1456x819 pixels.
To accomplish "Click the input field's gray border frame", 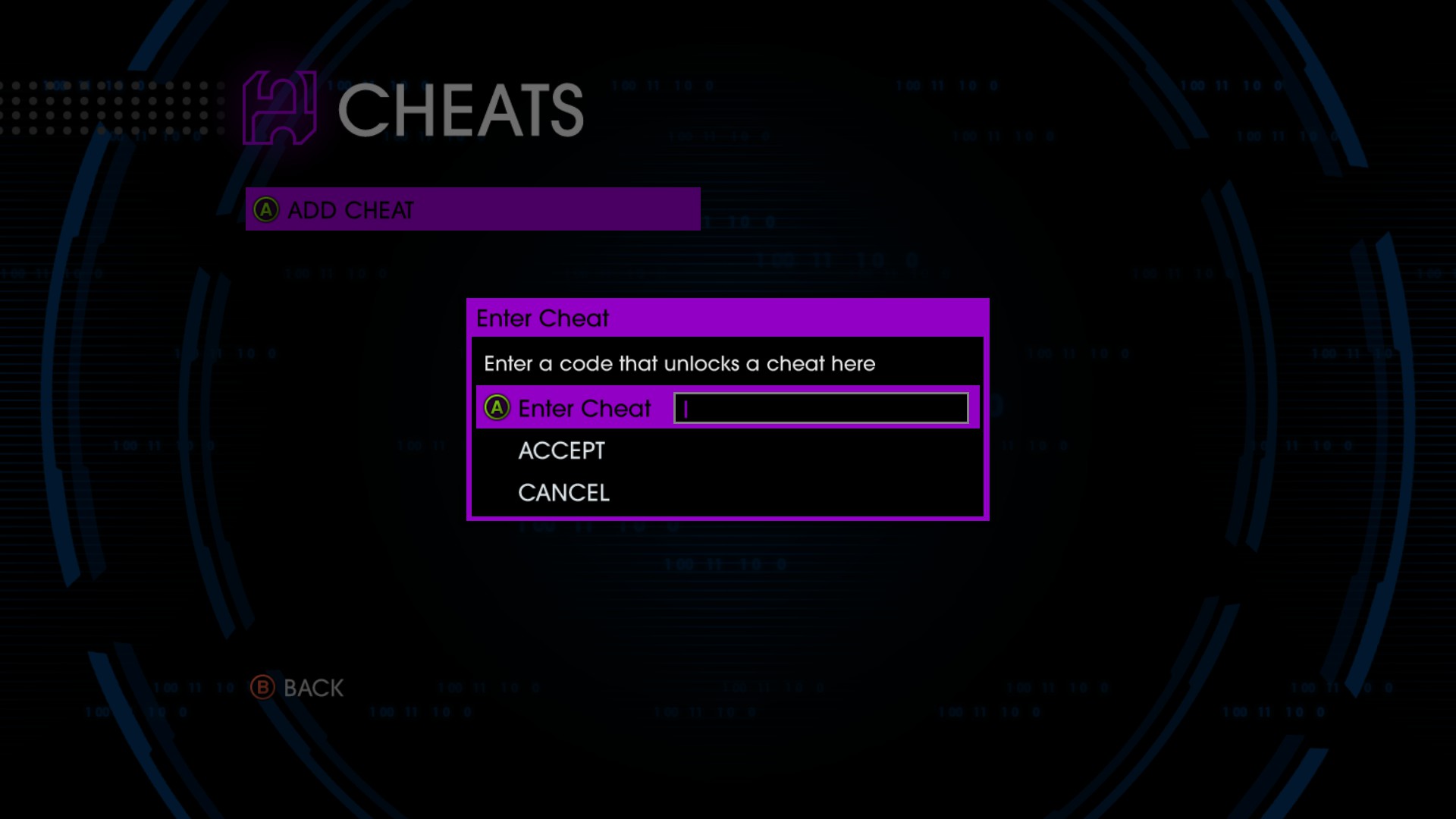I will (x=823, y=392).
